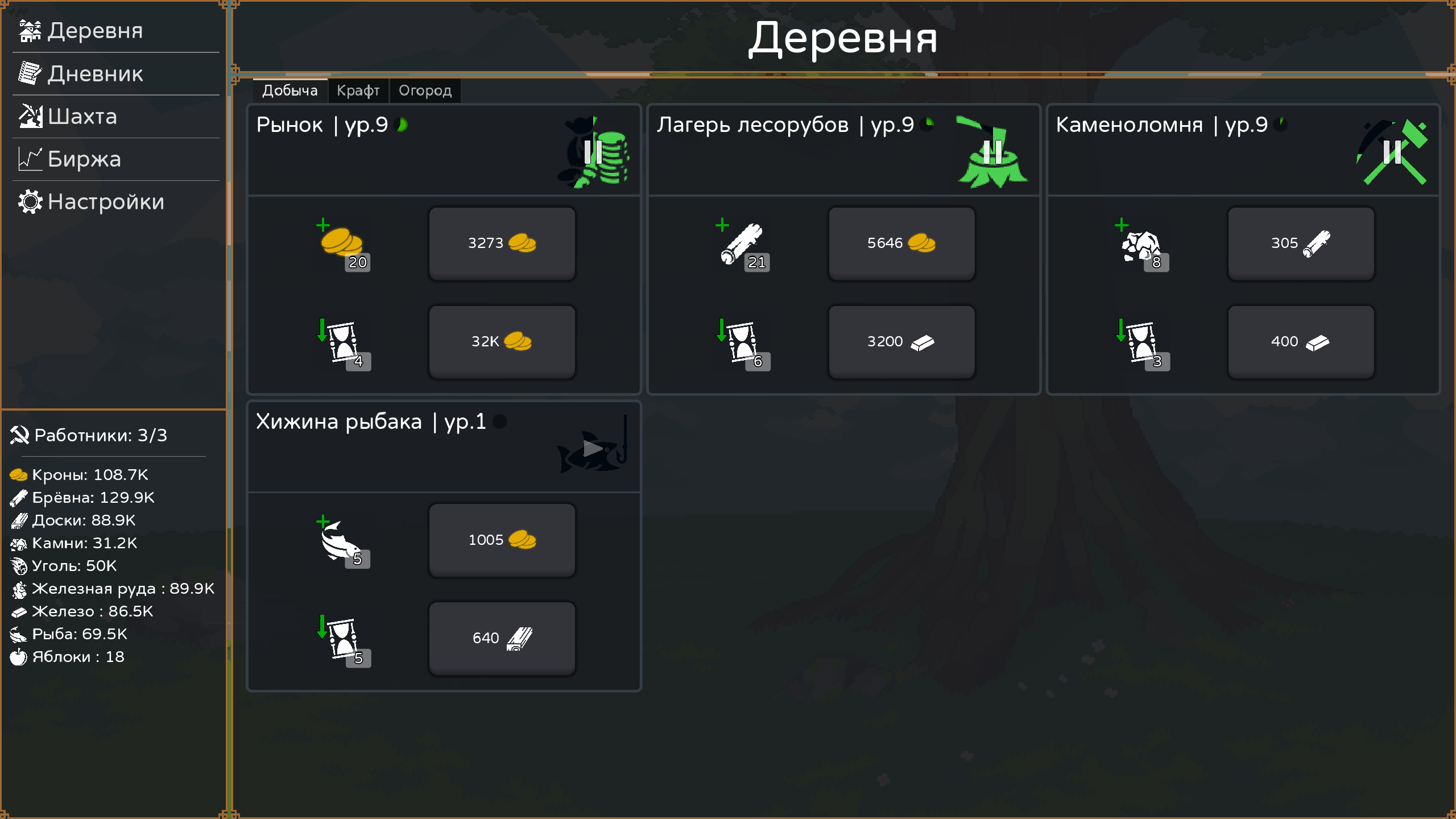Buy the 3200 planks upgrade in Лагерь лесорубов

click(901, 341)
